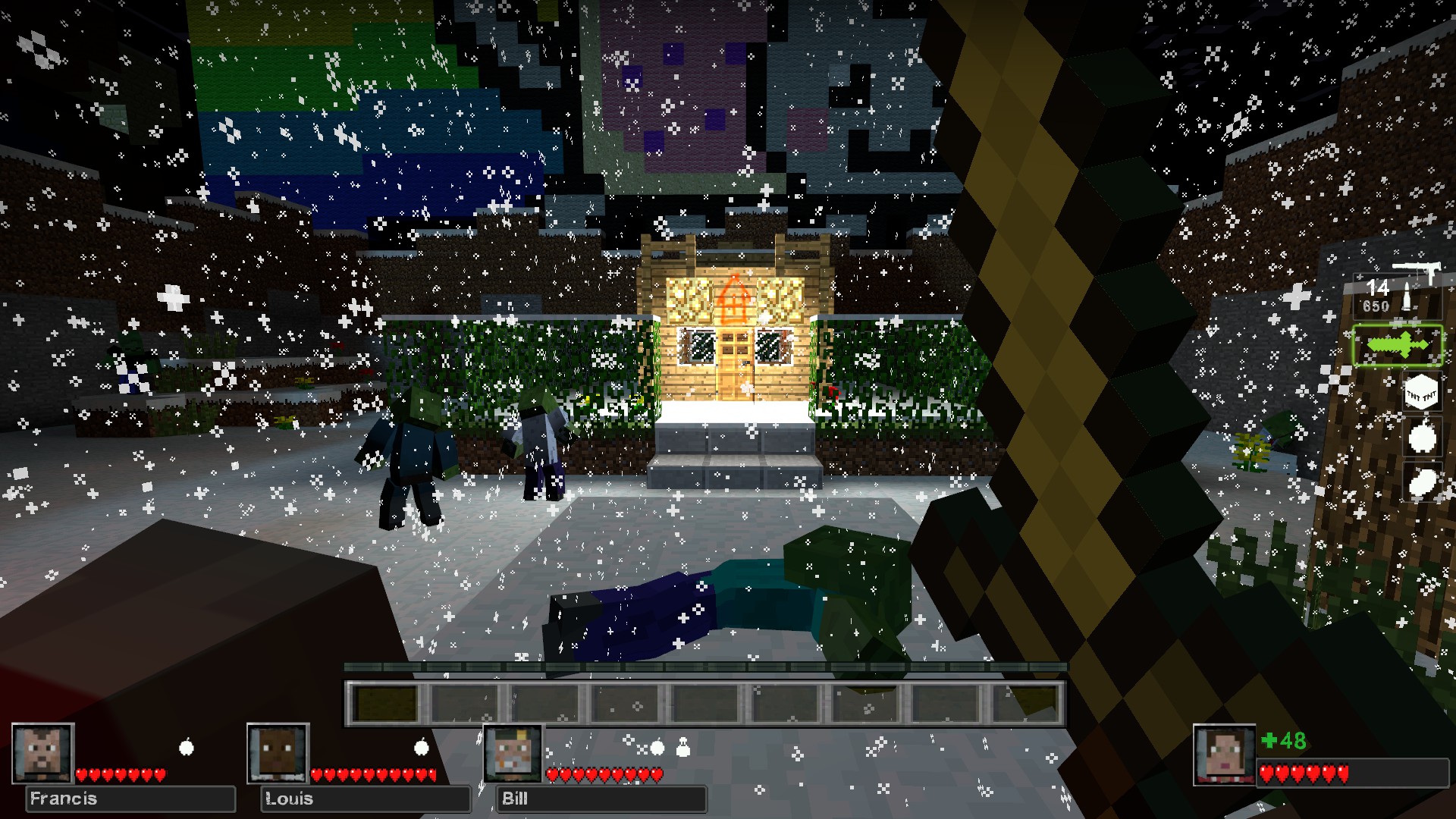Pick the bread item slot below the apple
This screenshot has width=1456, height=819.
point(1422,482)
